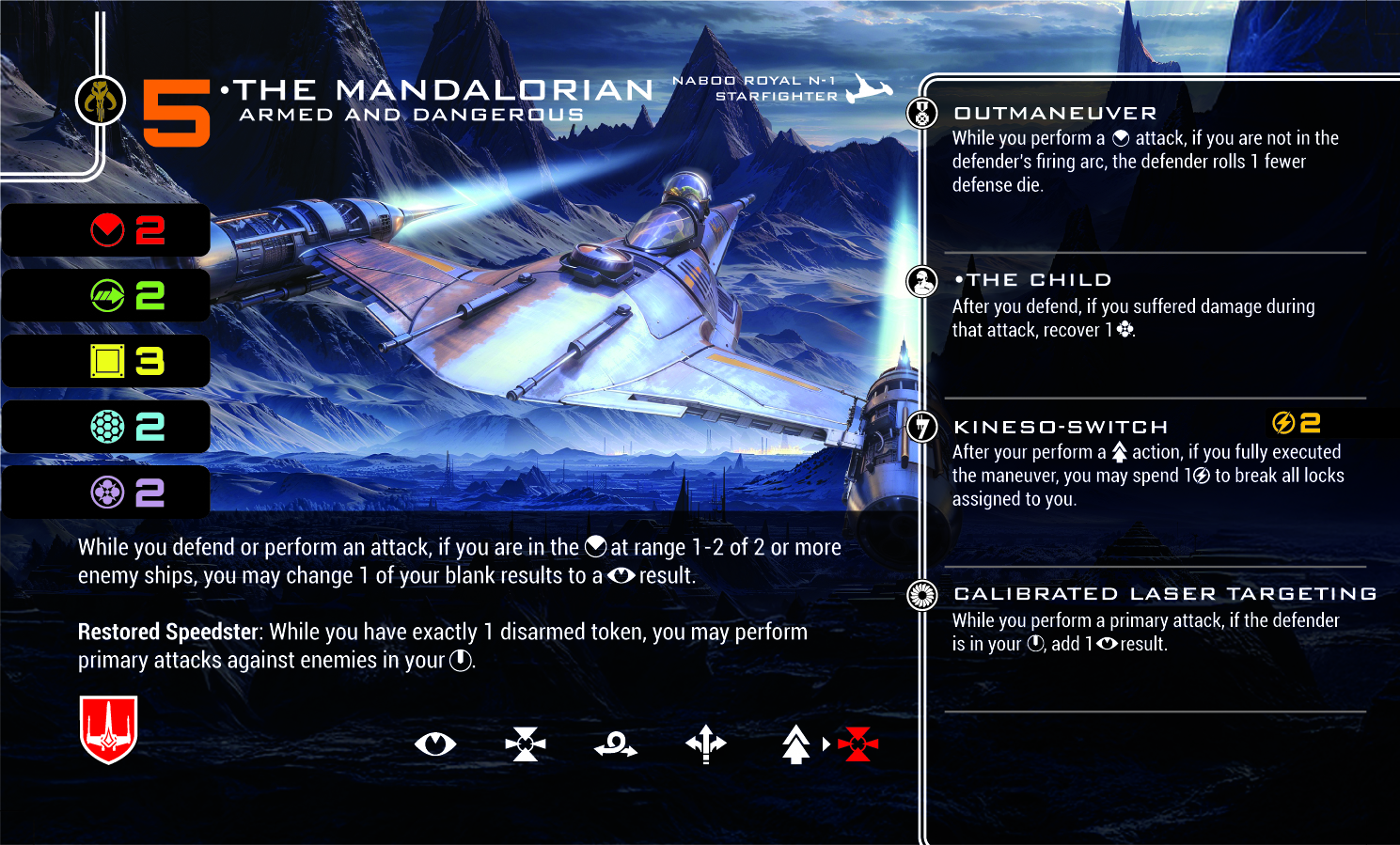
Task: Click the yellow hull value stat
Action: [127, 361]
